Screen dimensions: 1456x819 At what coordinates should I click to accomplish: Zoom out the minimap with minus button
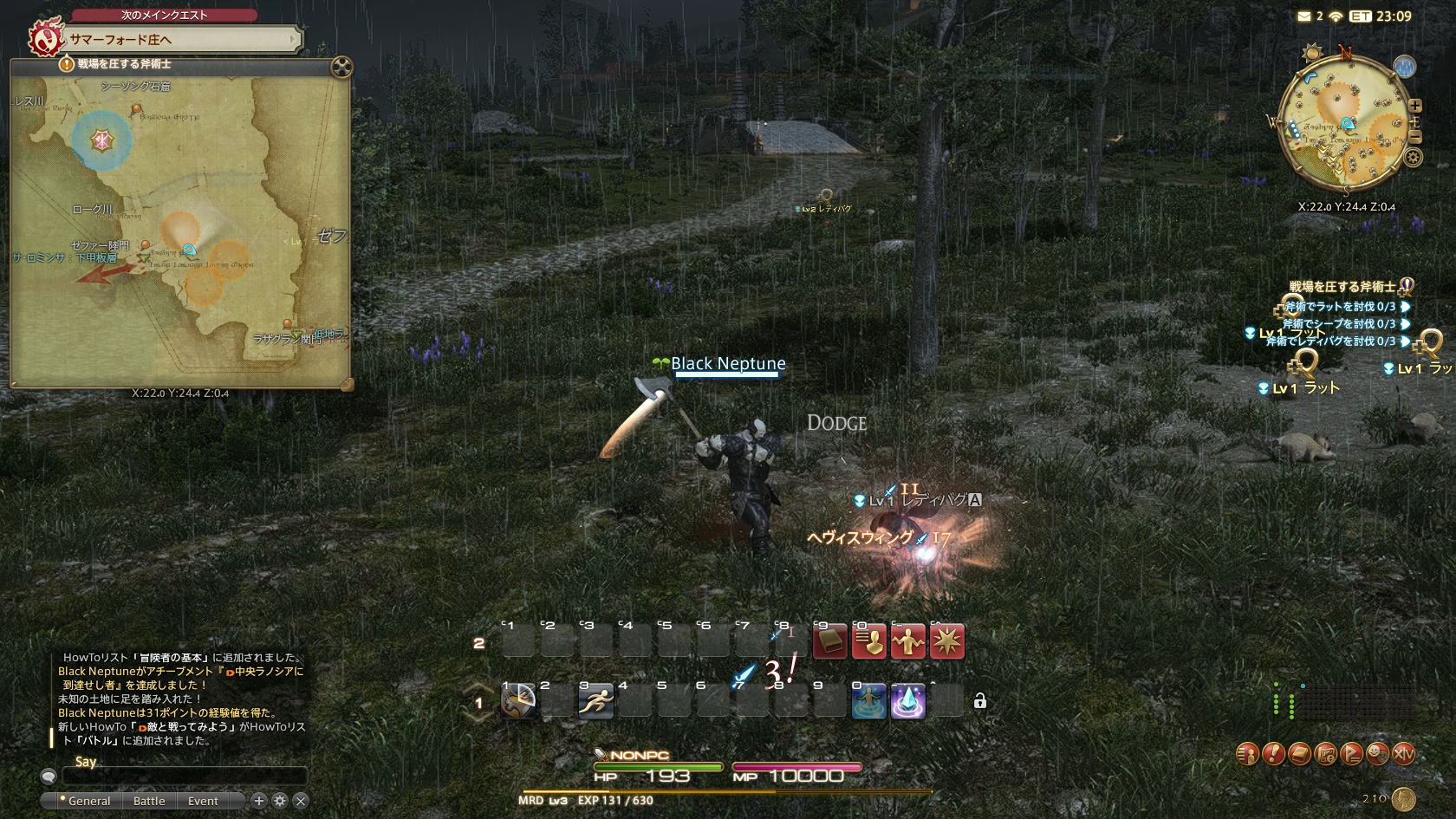[1414, 137]
